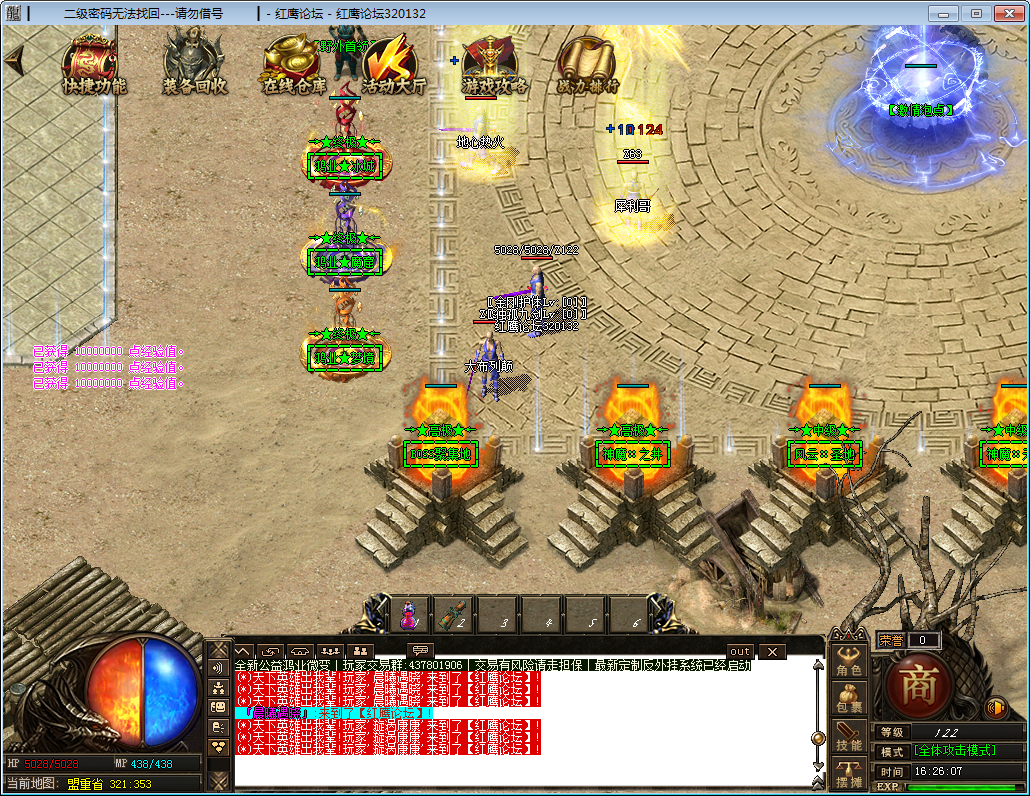Use the scroll in hotbar slot 2

tap(454, 614)
